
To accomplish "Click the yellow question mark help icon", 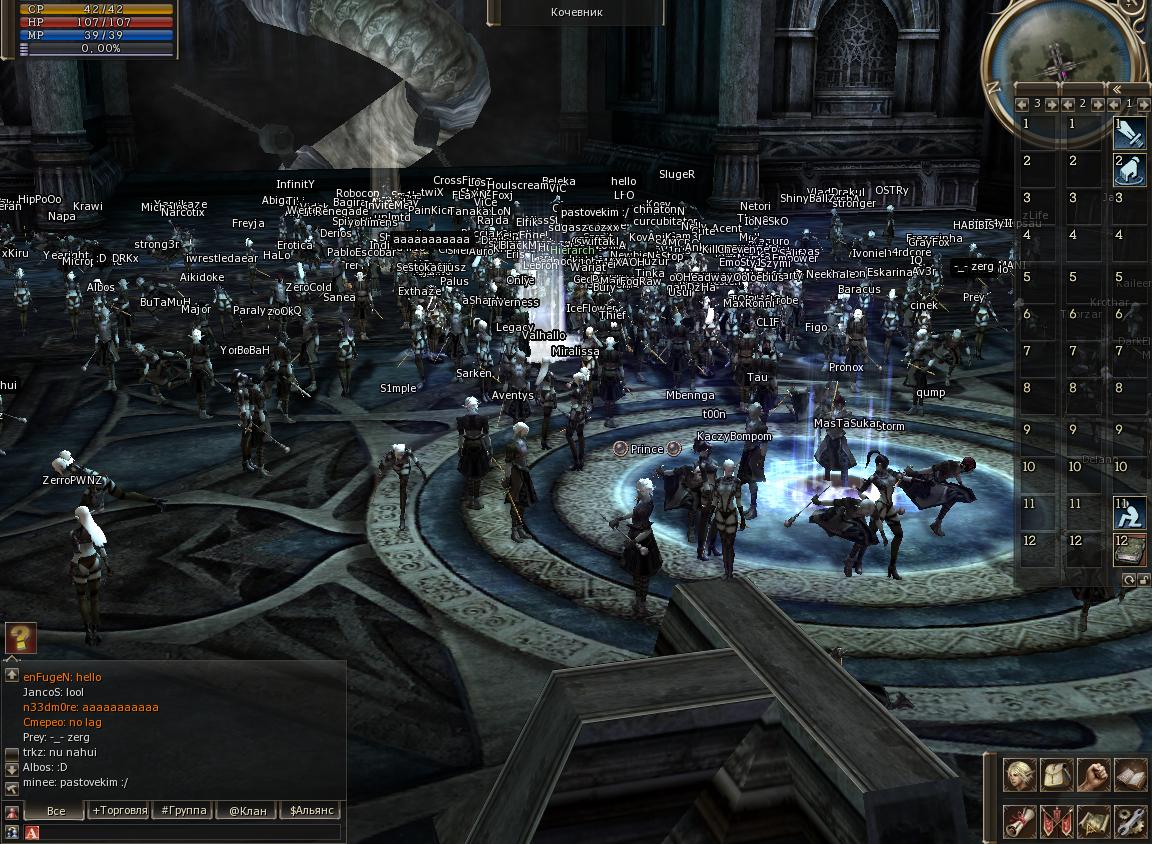I will click(x=21, y=637).
